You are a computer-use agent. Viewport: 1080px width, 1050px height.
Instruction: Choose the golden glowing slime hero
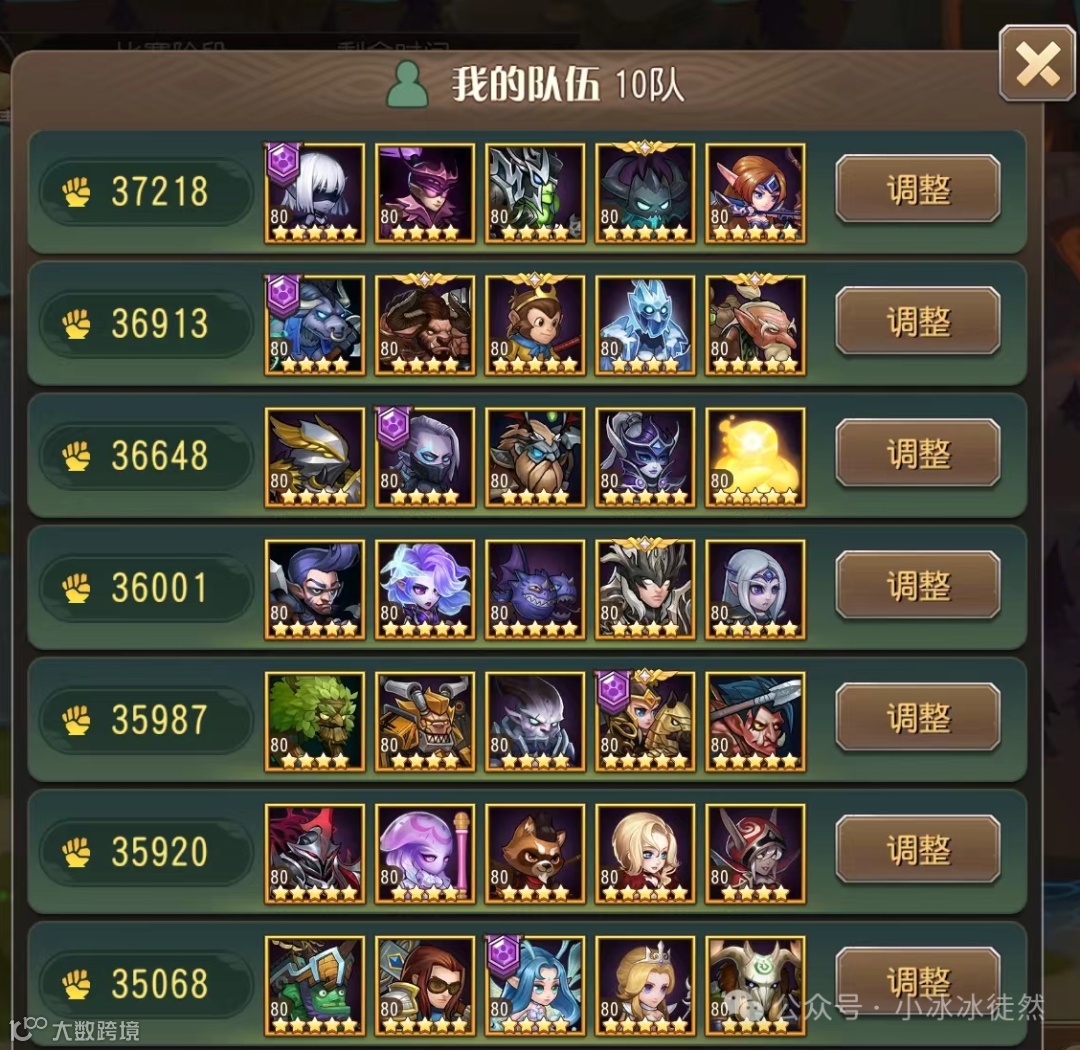click(755, 456)
